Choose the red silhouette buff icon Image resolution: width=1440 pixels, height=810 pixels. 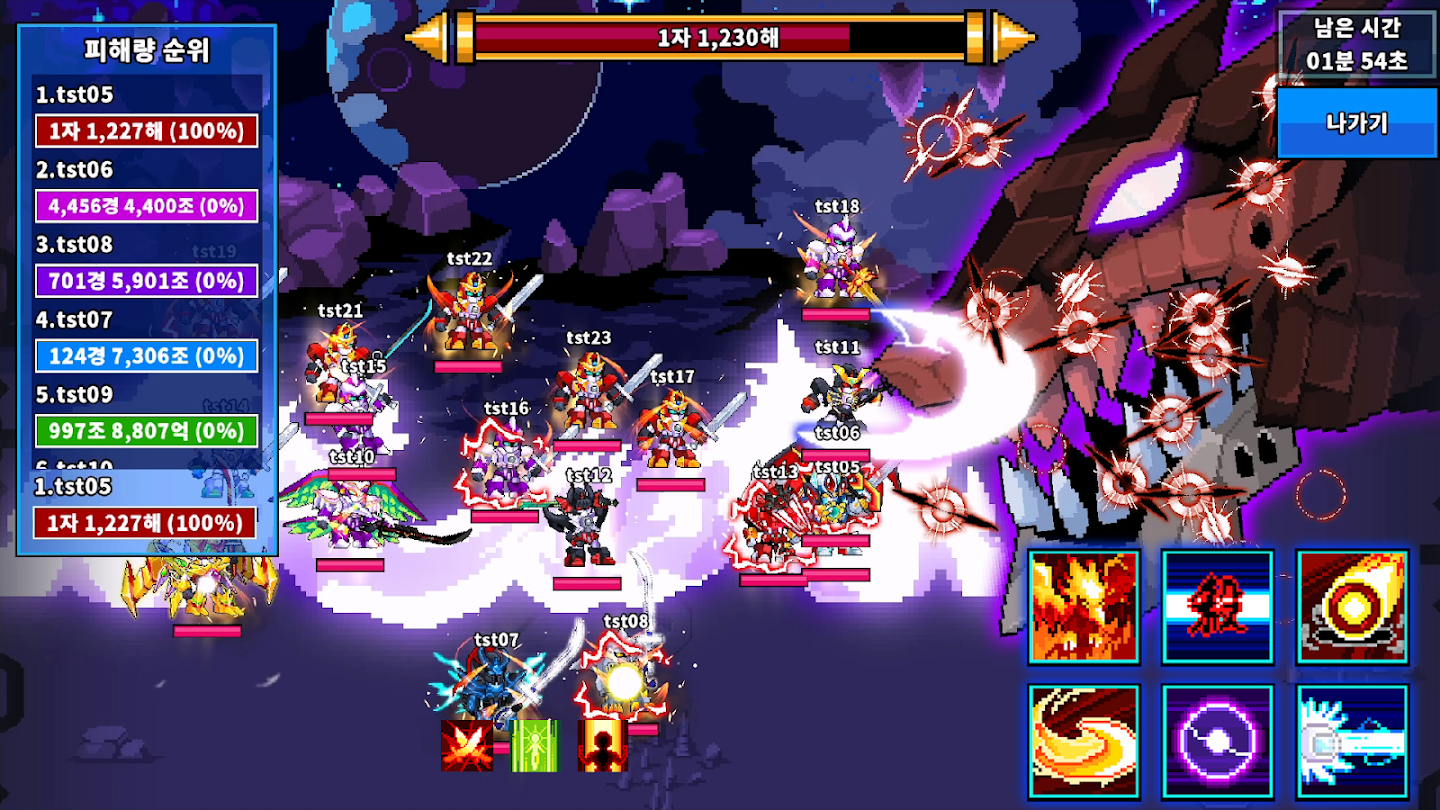click(602, 745)
